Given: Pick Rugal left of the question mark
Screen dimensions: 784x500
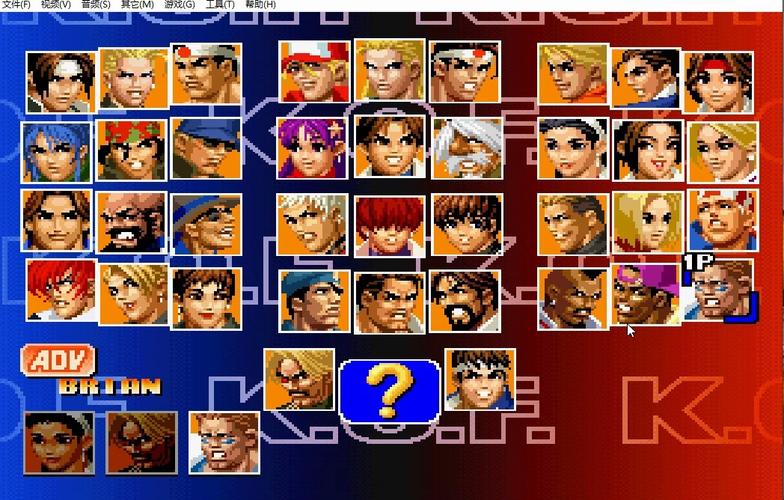Looking at the screenshot, I should point(299,379).
